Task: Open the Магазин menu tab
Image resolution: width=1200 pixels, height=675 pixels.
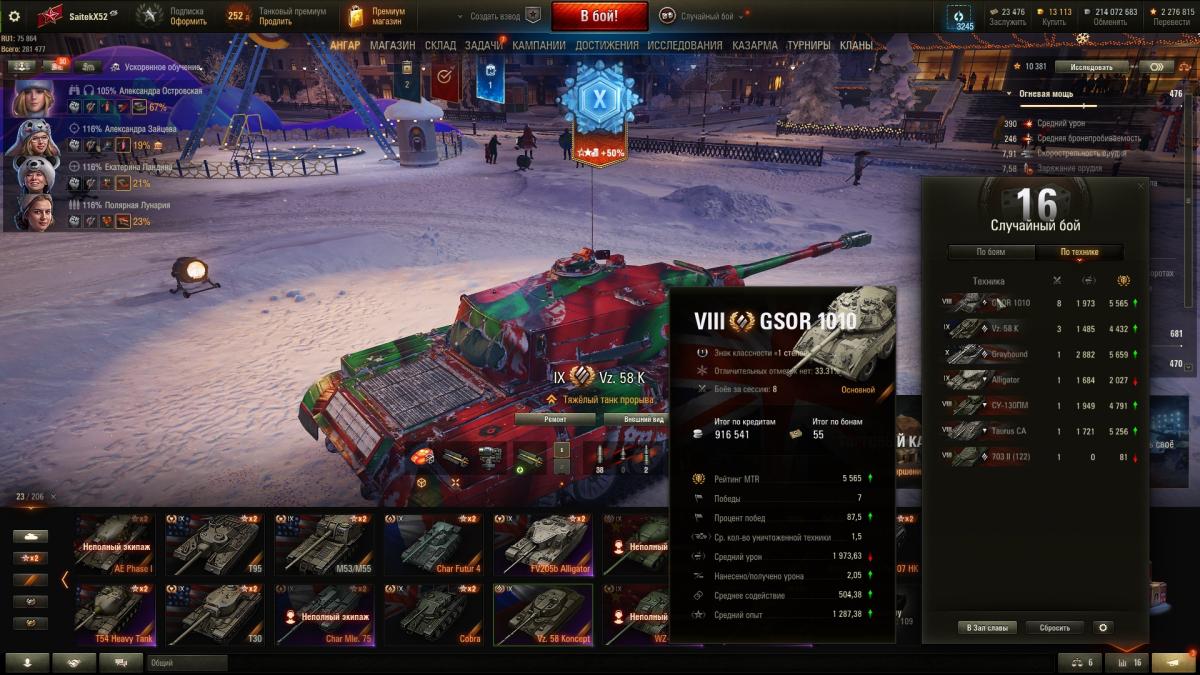Action: (x=392, y=45)
